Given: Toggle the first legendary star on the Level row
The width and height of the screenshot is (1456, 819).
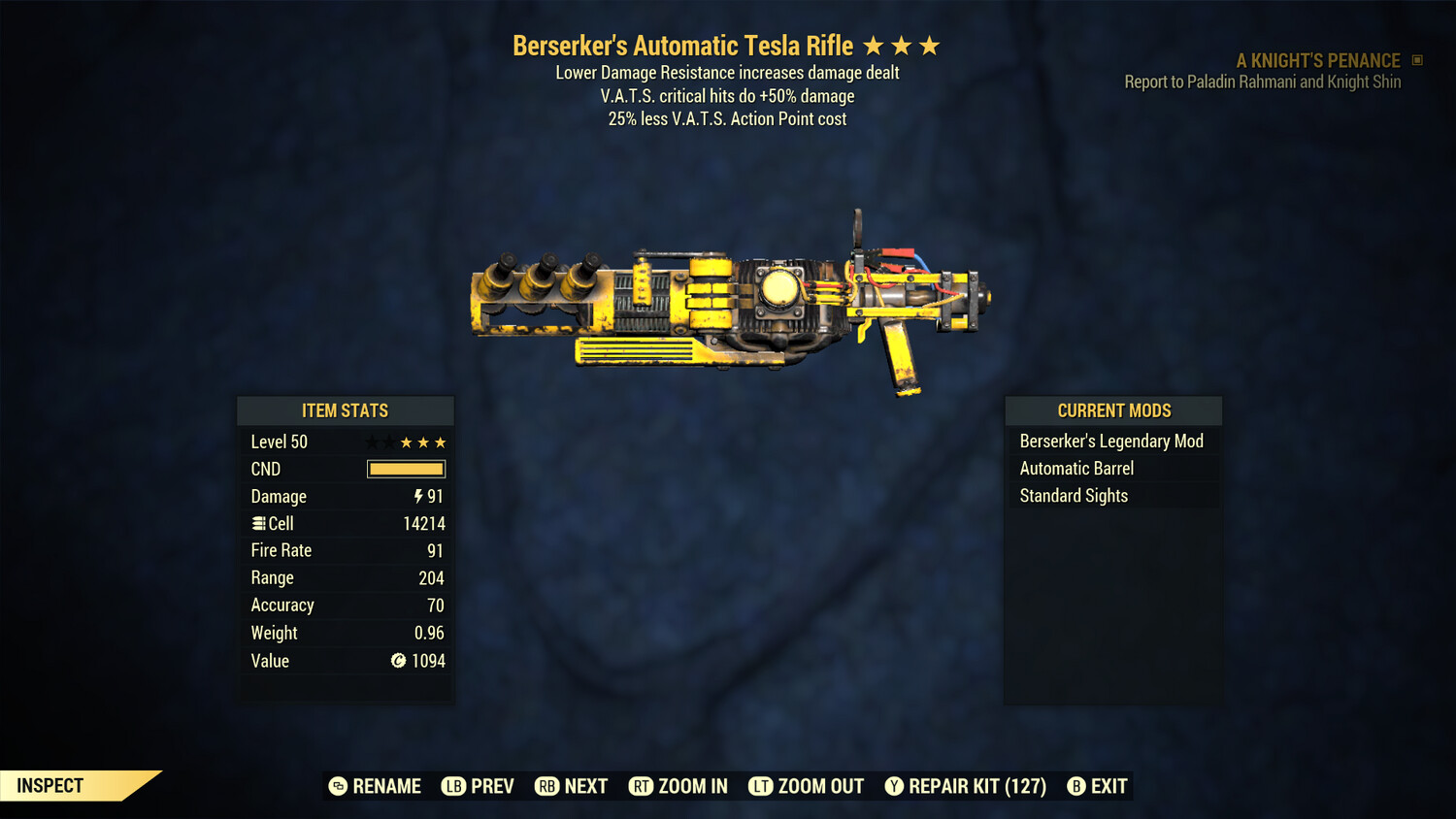Looking at the screenshot, I should pos(370,442).
